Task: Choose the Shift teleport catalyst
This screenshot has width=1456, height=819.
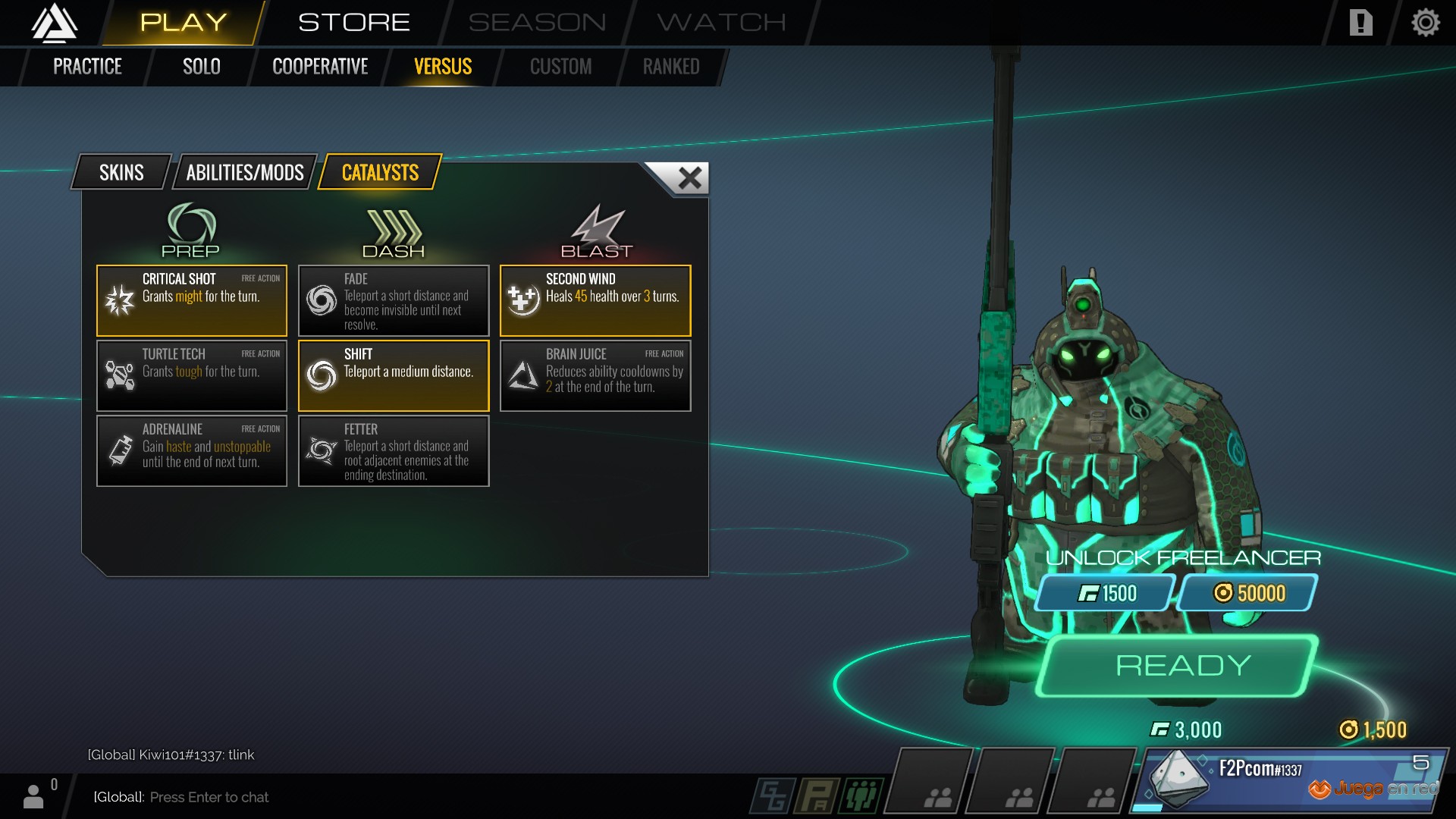Action: click(394, 375)
